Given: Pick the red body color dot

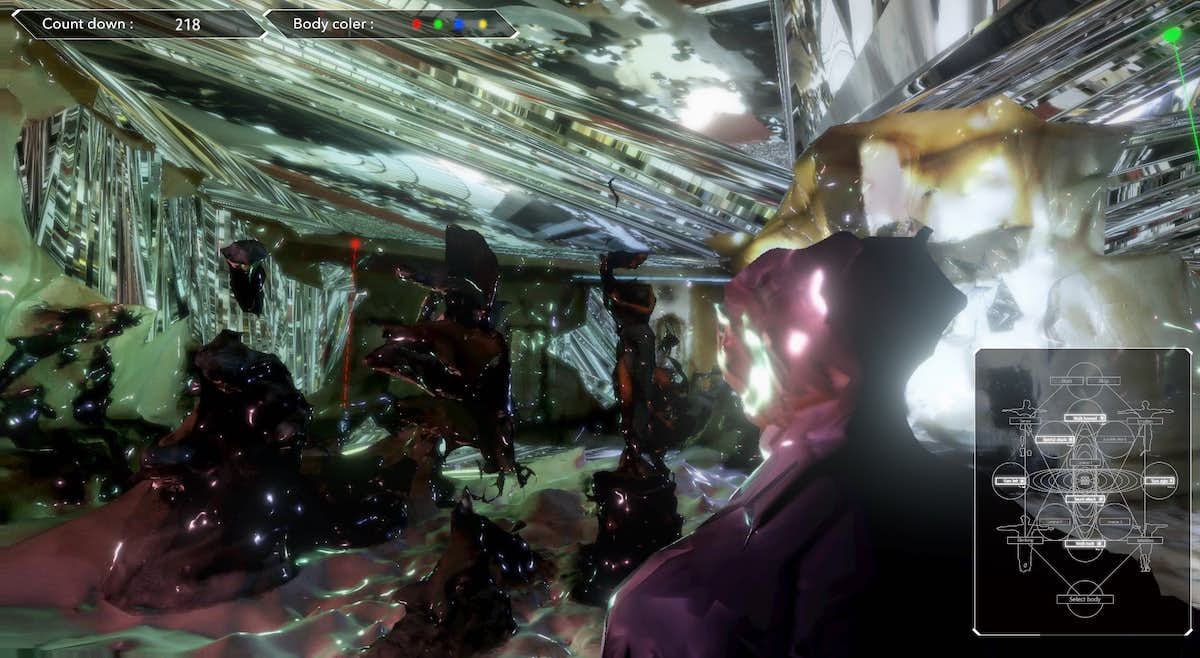Looking at the screenshot, I should coord(417,24).
